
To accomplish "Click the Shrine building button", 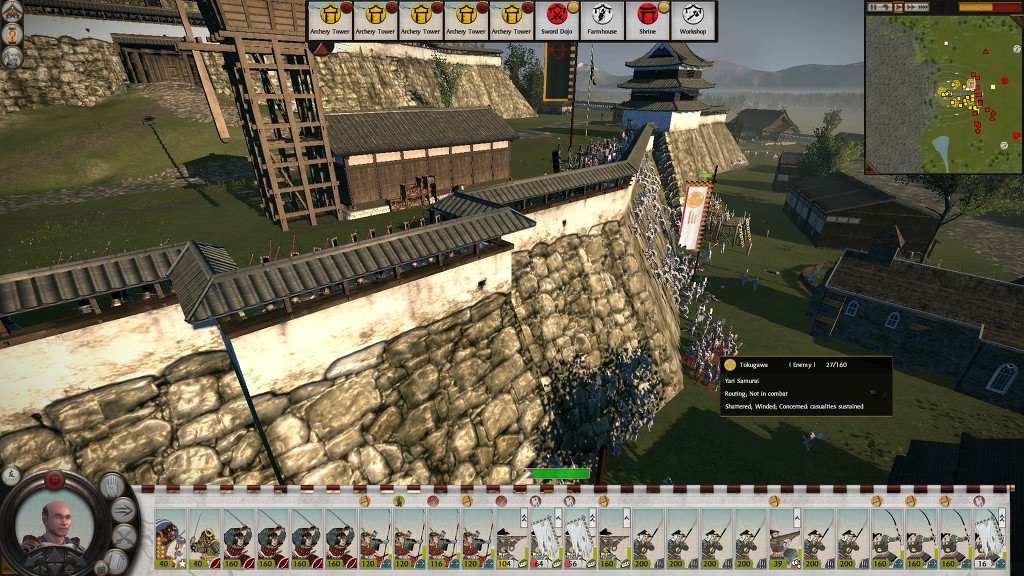I will (x=647, y=20).
